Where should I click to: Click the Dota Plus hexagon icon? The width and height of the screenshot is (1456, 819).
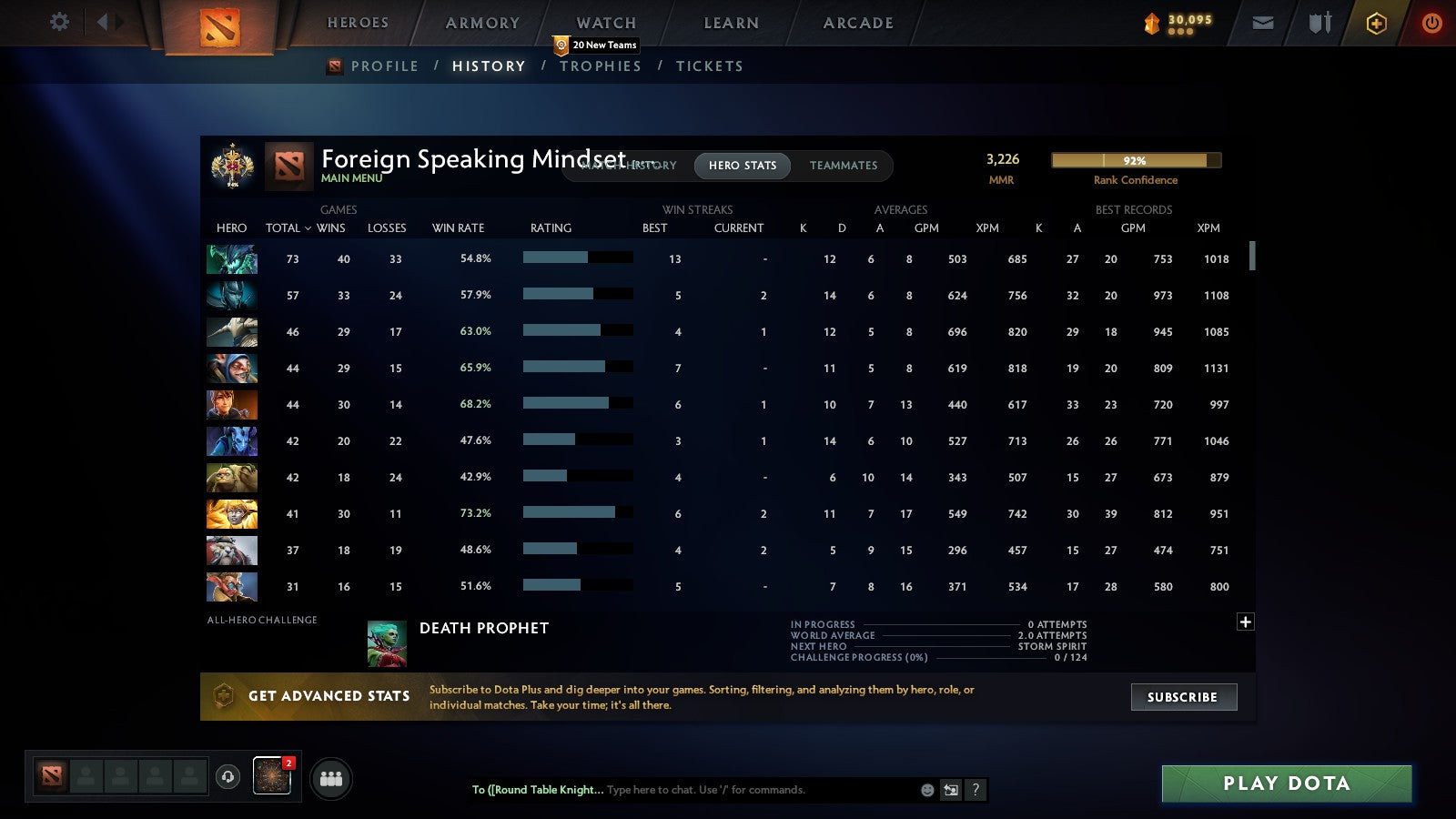1377,23
